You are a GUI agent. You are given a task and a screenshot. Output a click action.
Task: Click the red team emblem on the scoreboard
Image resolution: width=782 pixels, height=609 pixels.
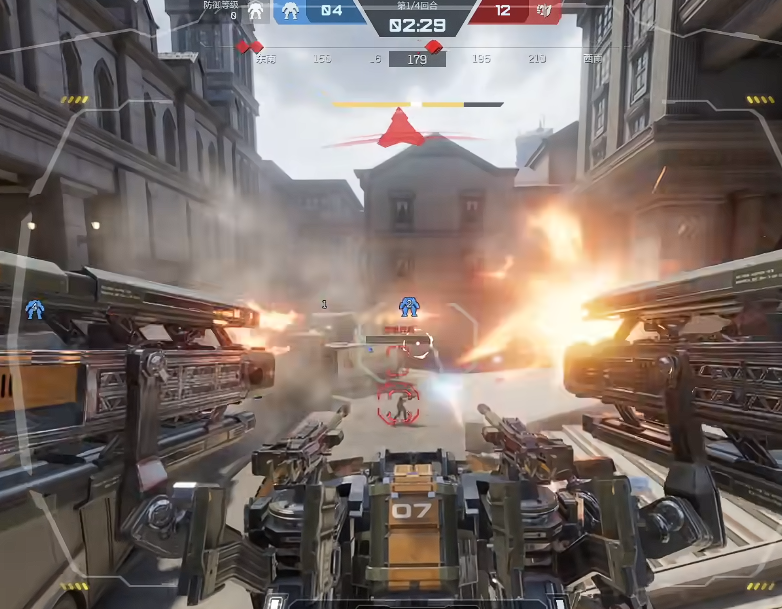544,11
